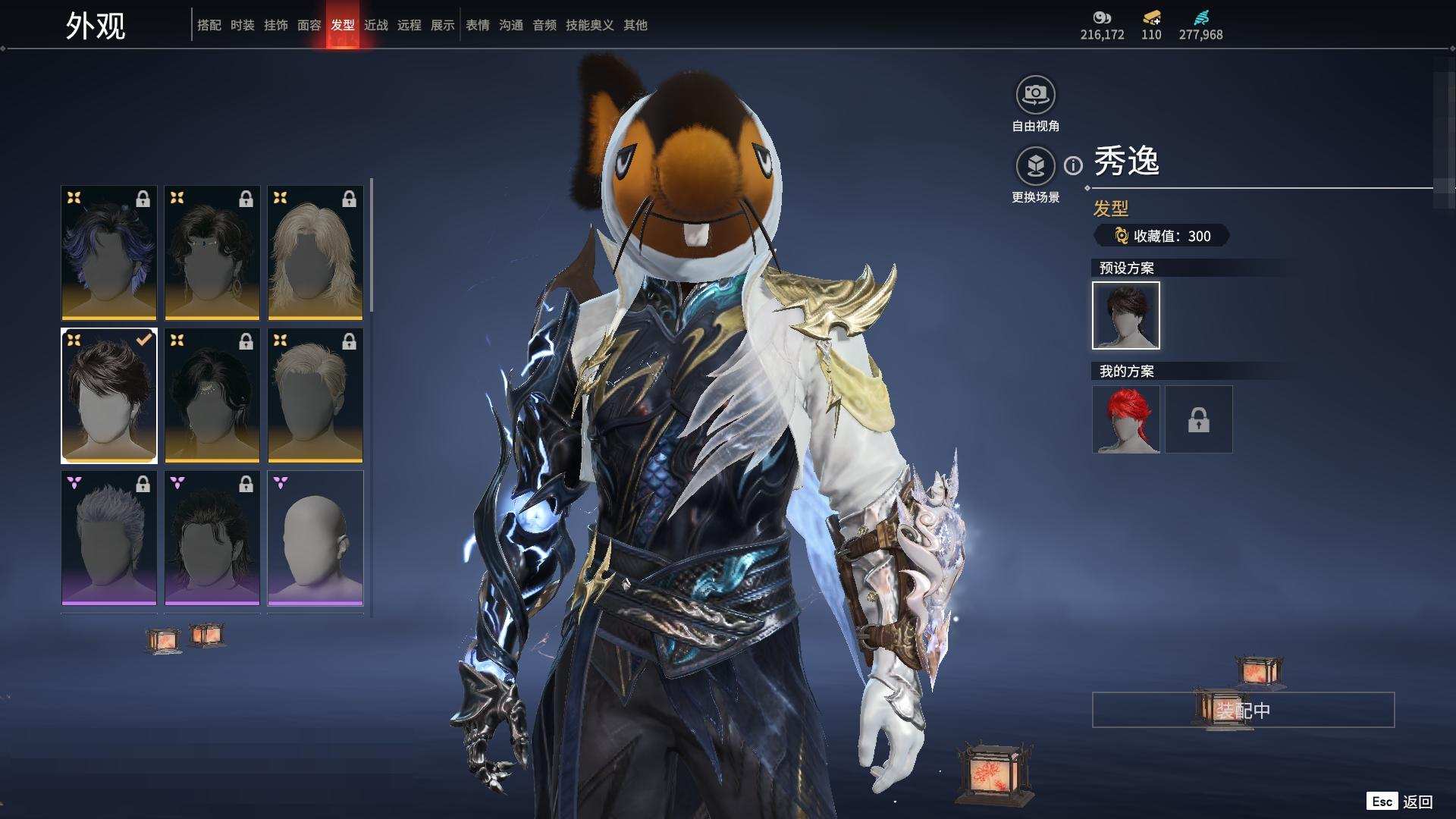Open the 时装 tab
The width and height of the screenshot is (1456, 819).
[242, 25]
